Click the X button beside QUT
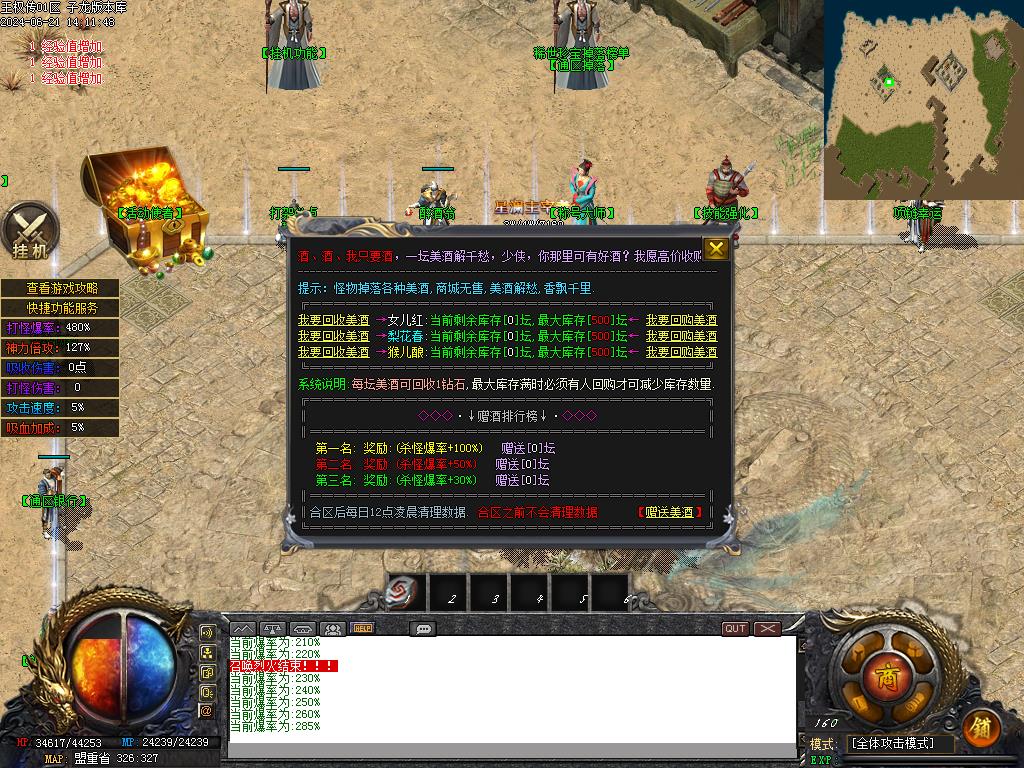Viewport: 1024px width, 768px height. point(767,629)
